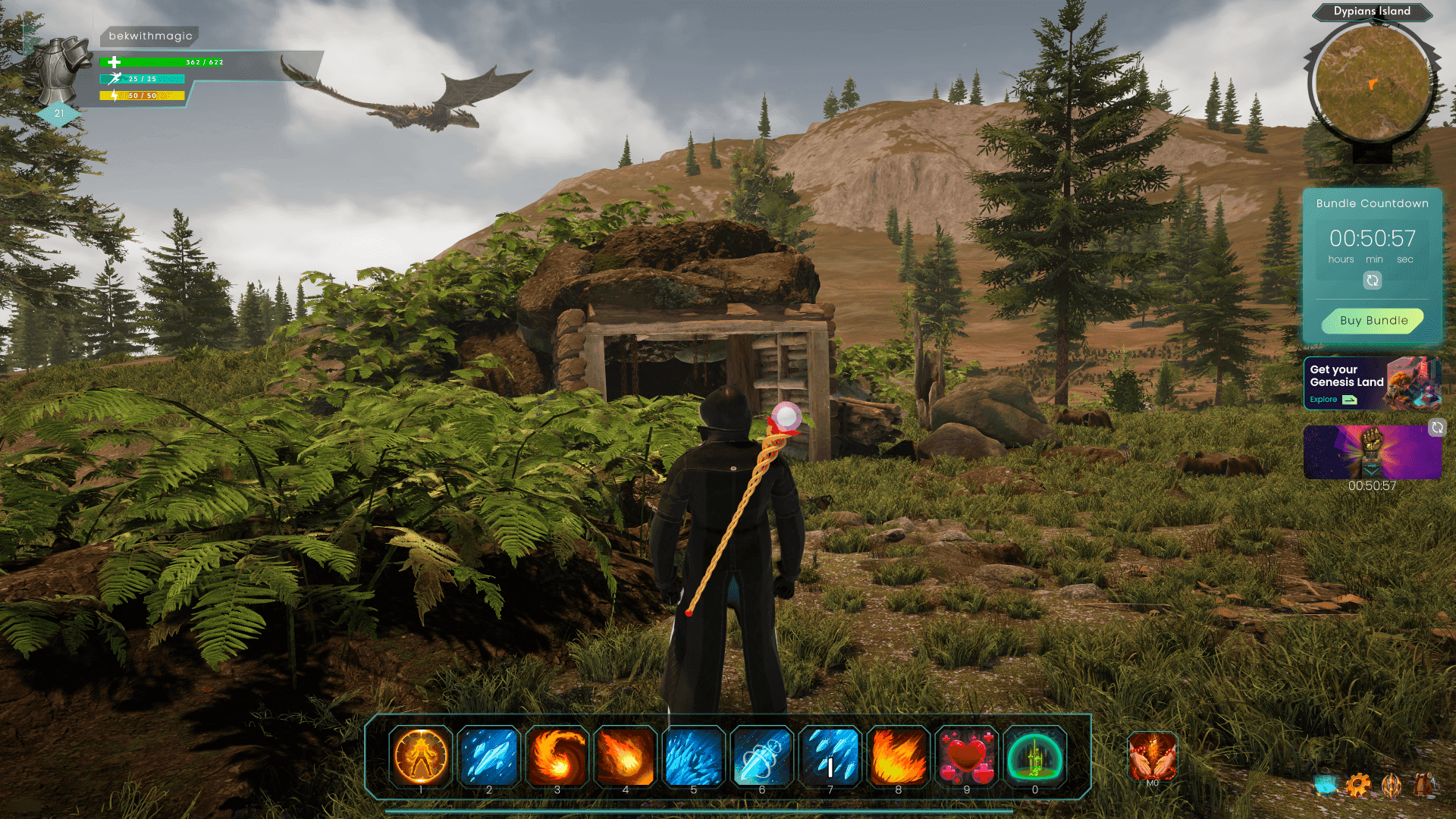Screen dimensions: 1456x819
Task: Refresh the Bundle Countdown timer
Action: (x=1373, y=280)
